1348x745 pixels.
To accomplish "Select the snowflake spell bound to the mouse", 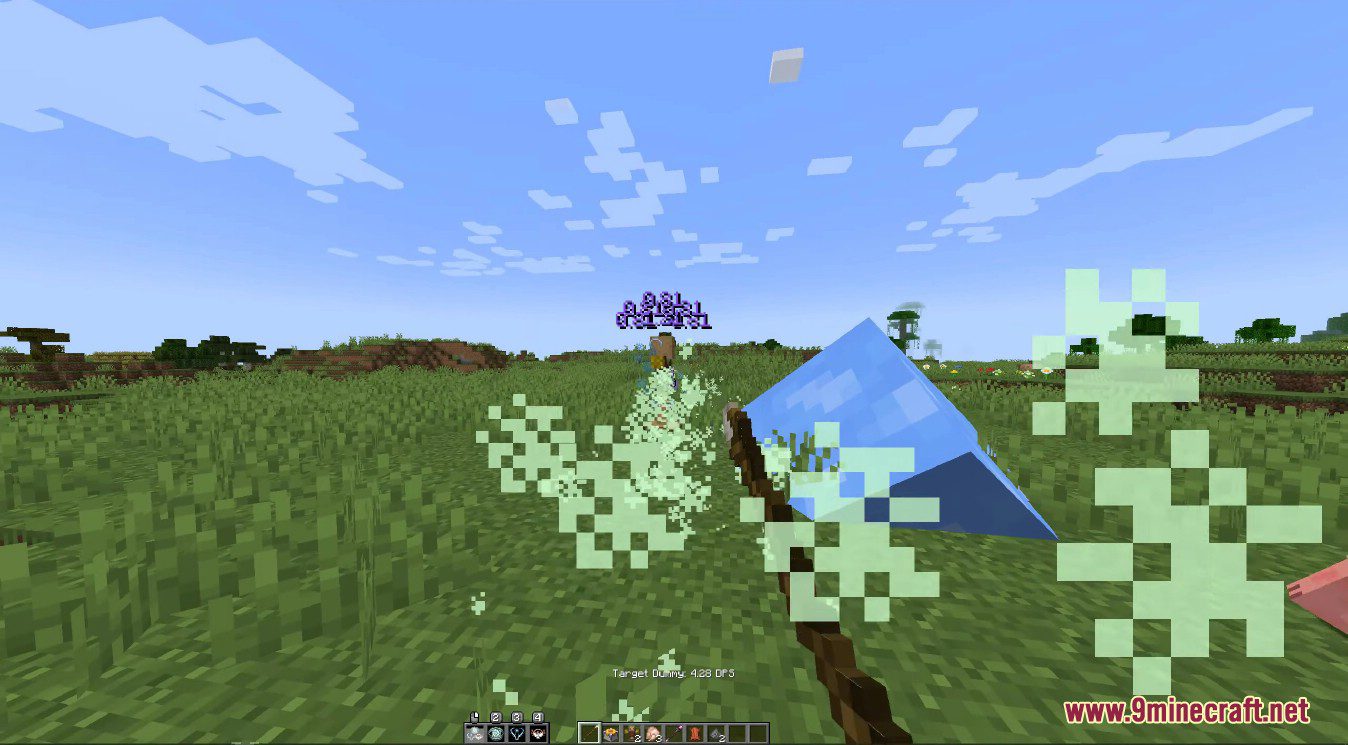I will pos(474,733).
